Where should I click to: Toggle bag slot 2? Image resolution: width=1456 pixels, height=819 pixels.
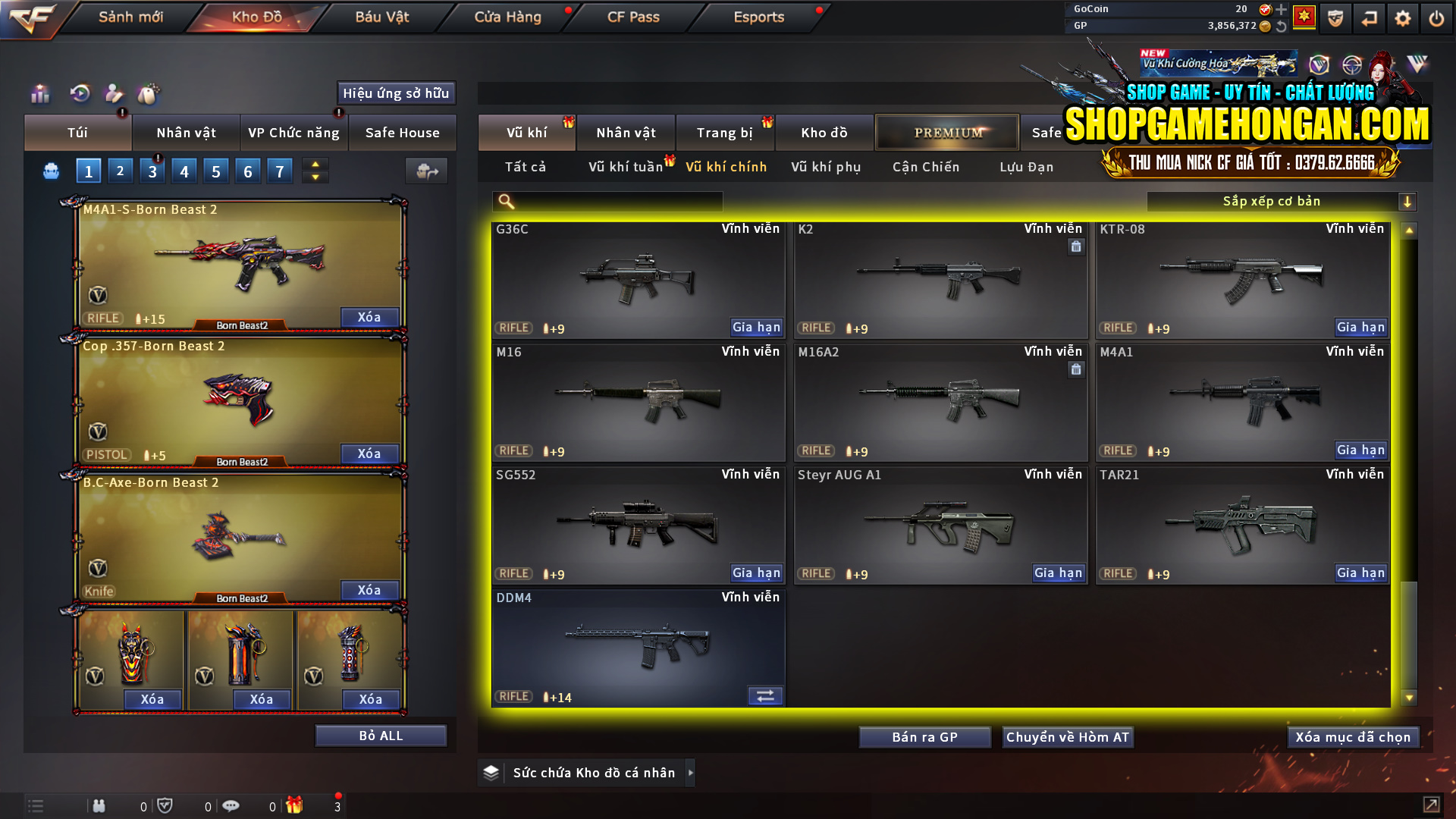120,171
